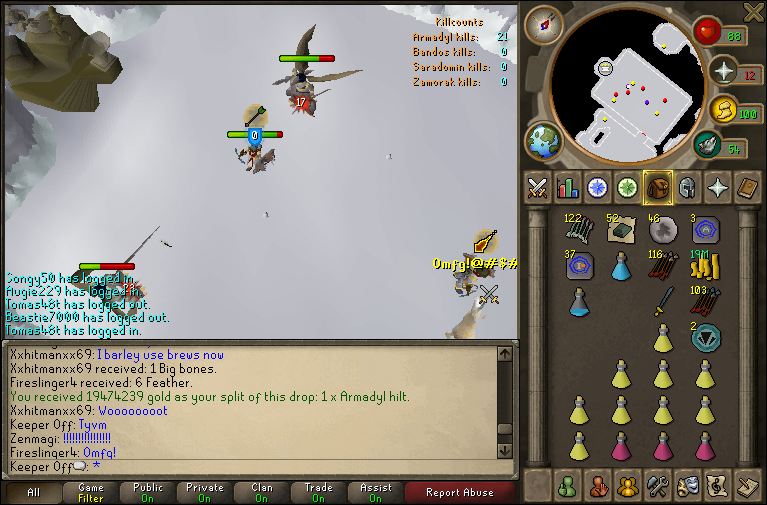The image size is (767, 505).
Task: Show the Prayer tab
Action: [717, 187]
